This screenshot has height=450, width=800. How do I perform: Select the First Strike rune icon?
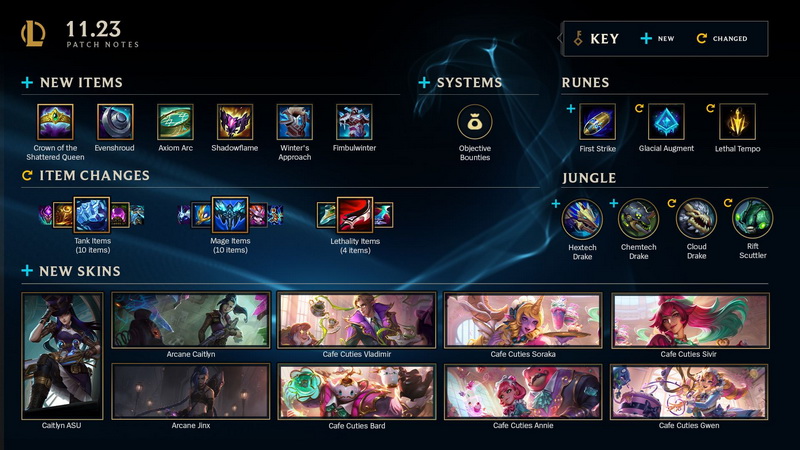[598, 122]
